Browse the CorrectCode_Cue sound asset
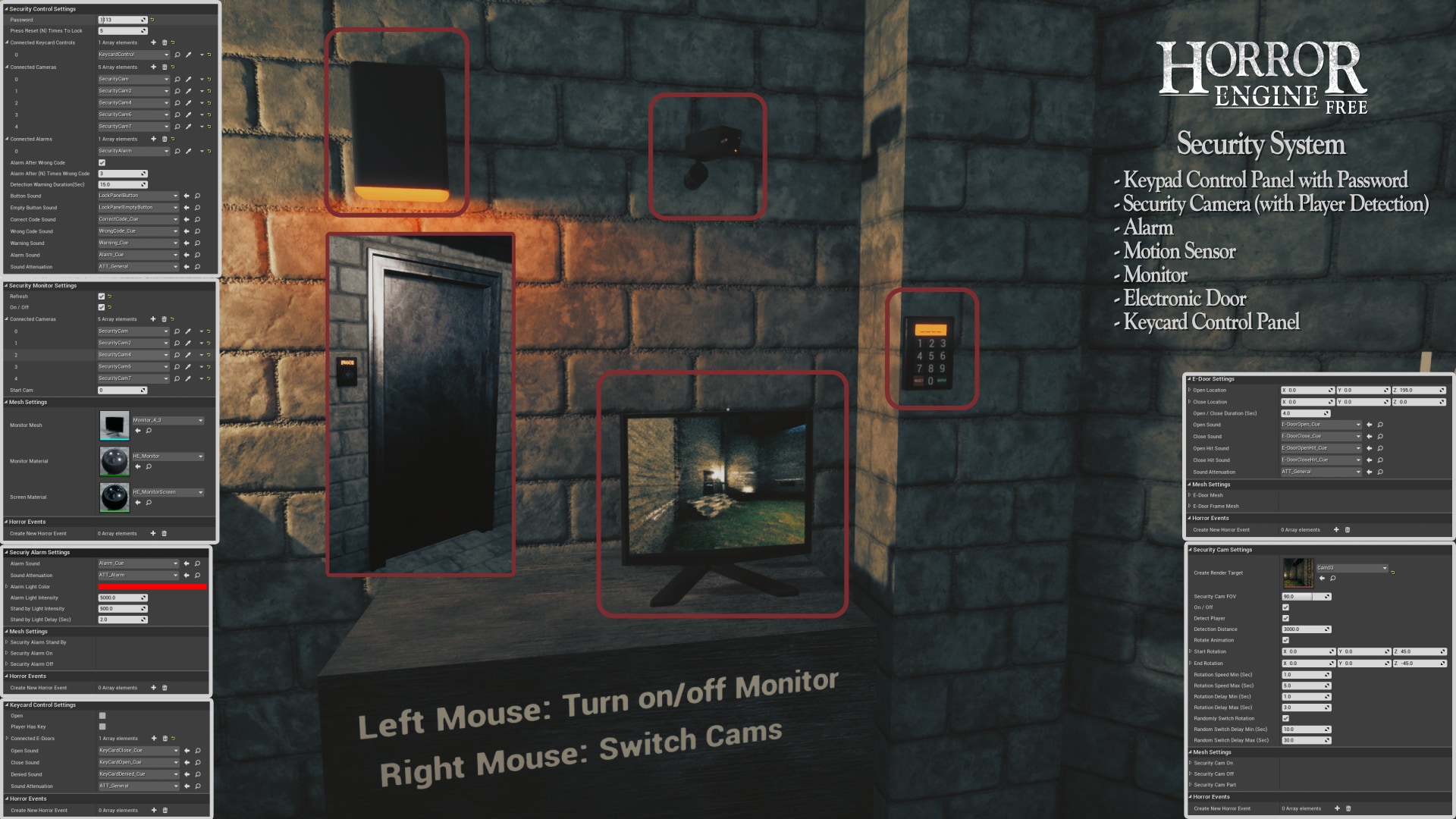 coord(197,219)
